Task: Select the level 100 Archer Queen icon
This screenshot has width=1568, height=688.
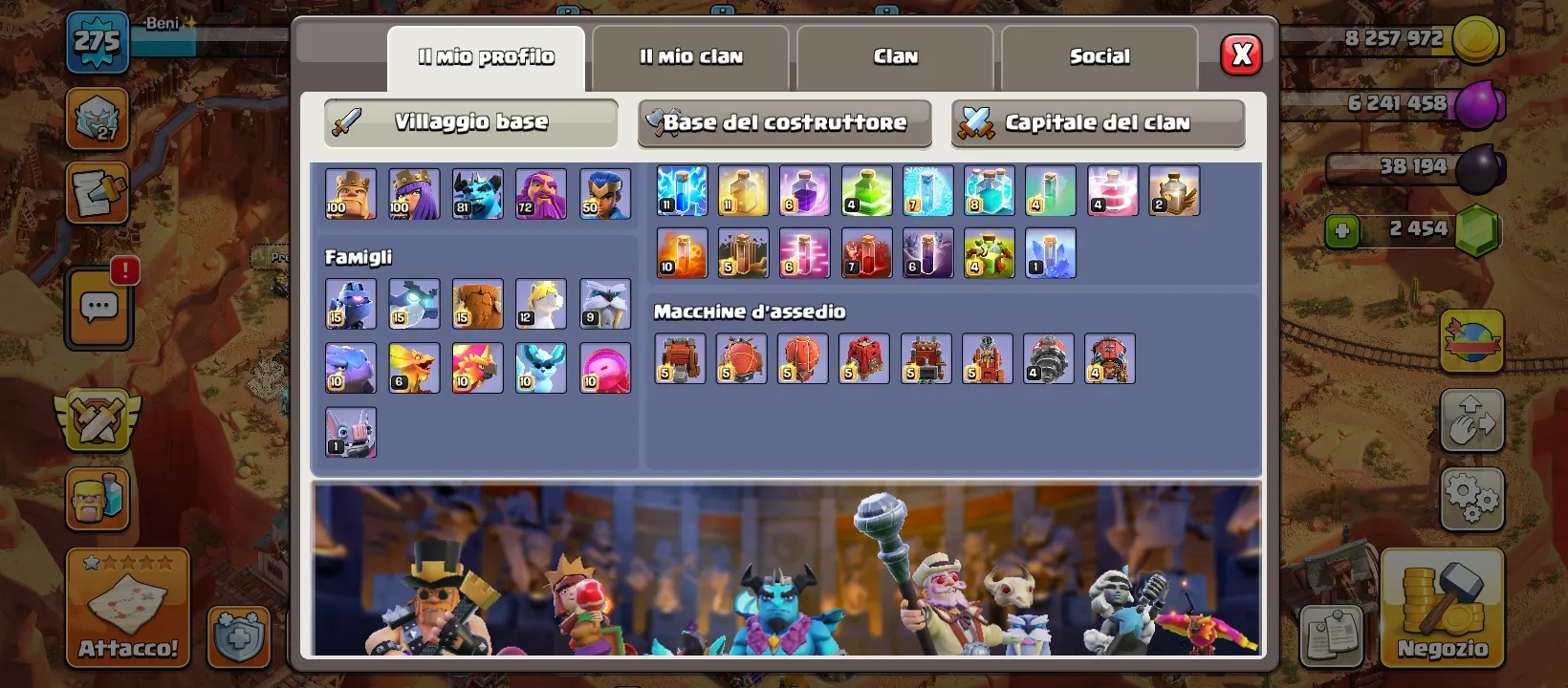Action: point(414,193)
